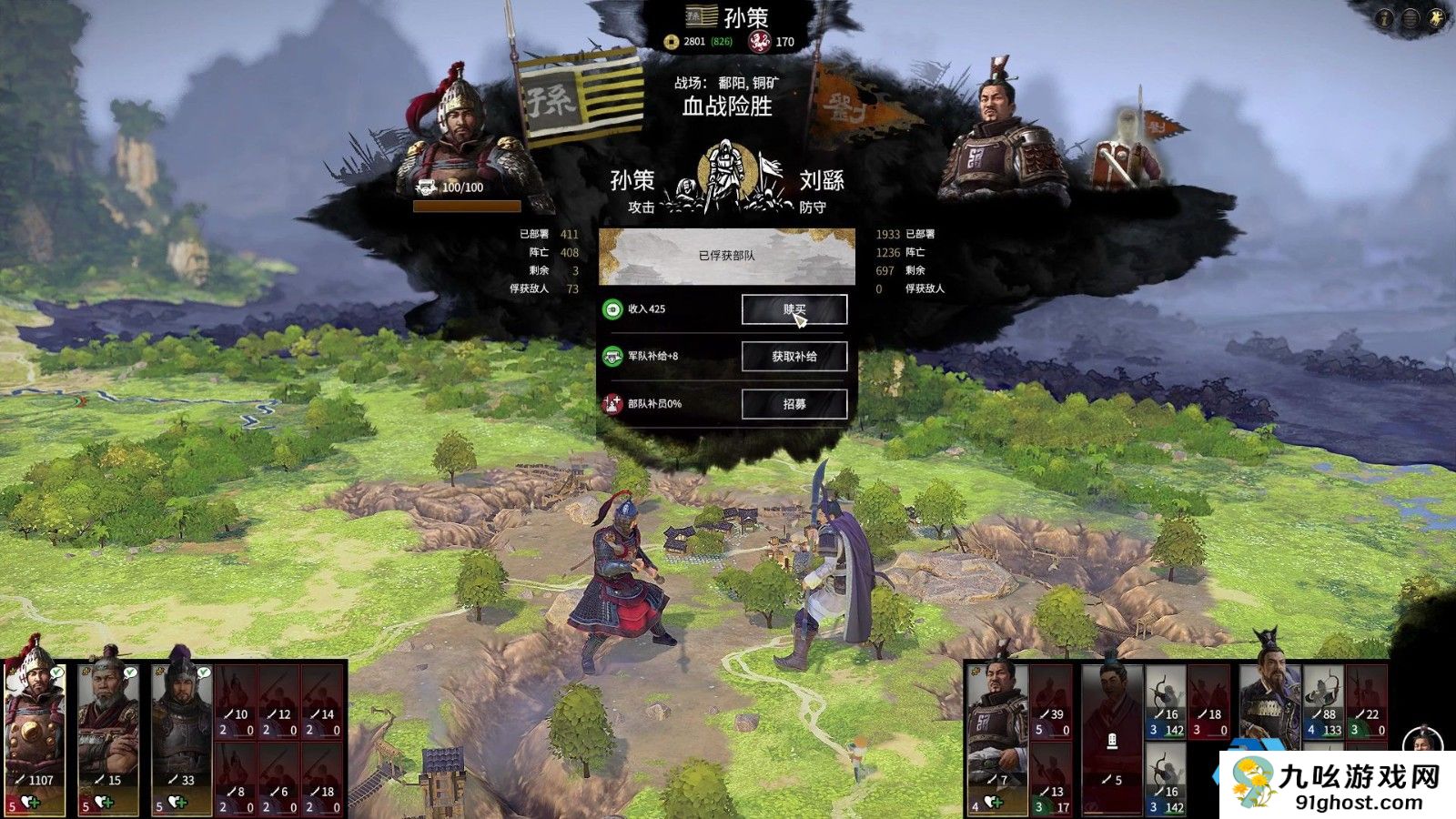Click the enemy unit card showing 22 kills

coord(1367,703)
